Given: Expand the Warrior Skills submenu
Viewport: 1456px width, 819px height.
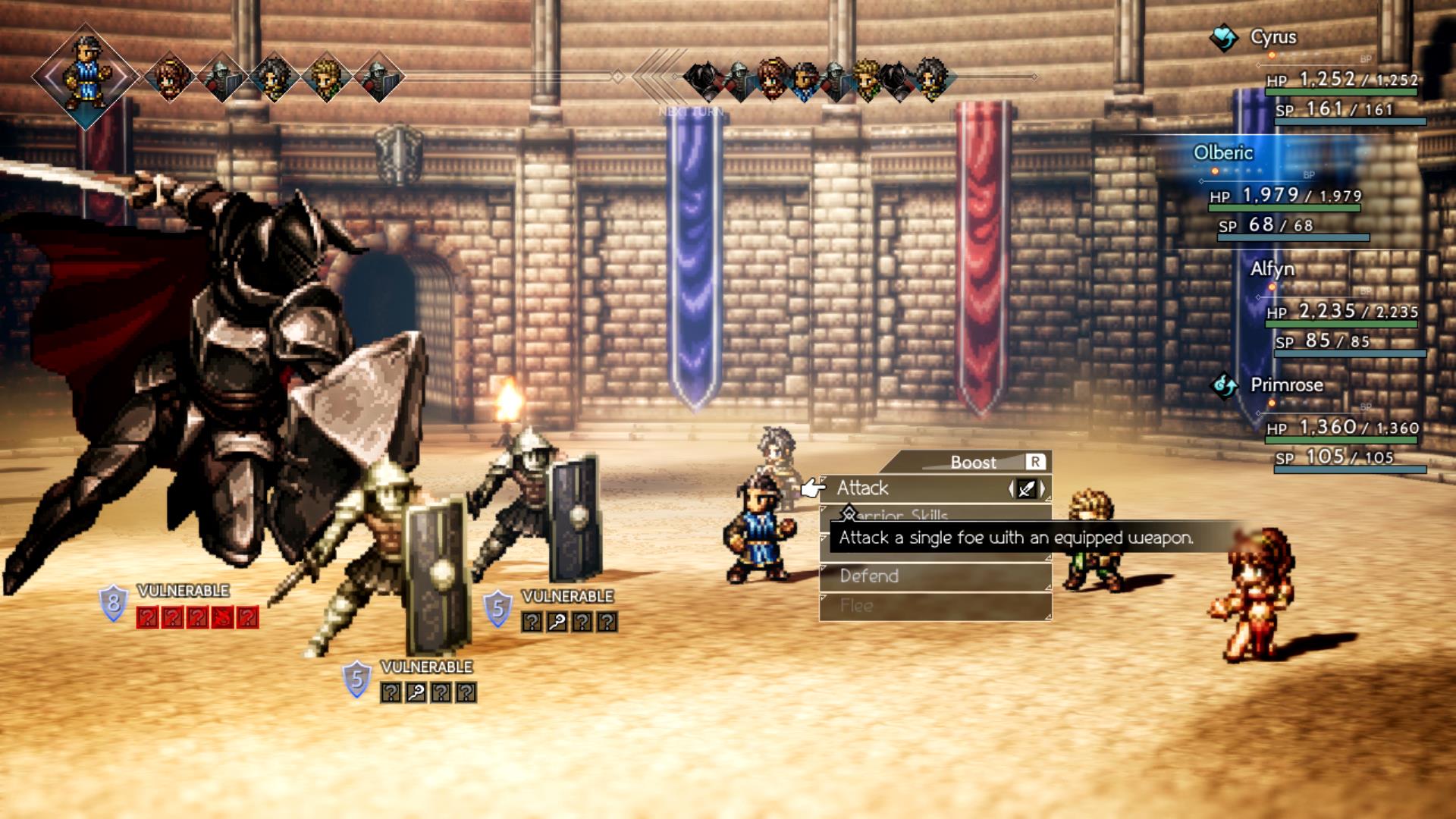Looking at the screenshot, I should [x=902, y=516].
